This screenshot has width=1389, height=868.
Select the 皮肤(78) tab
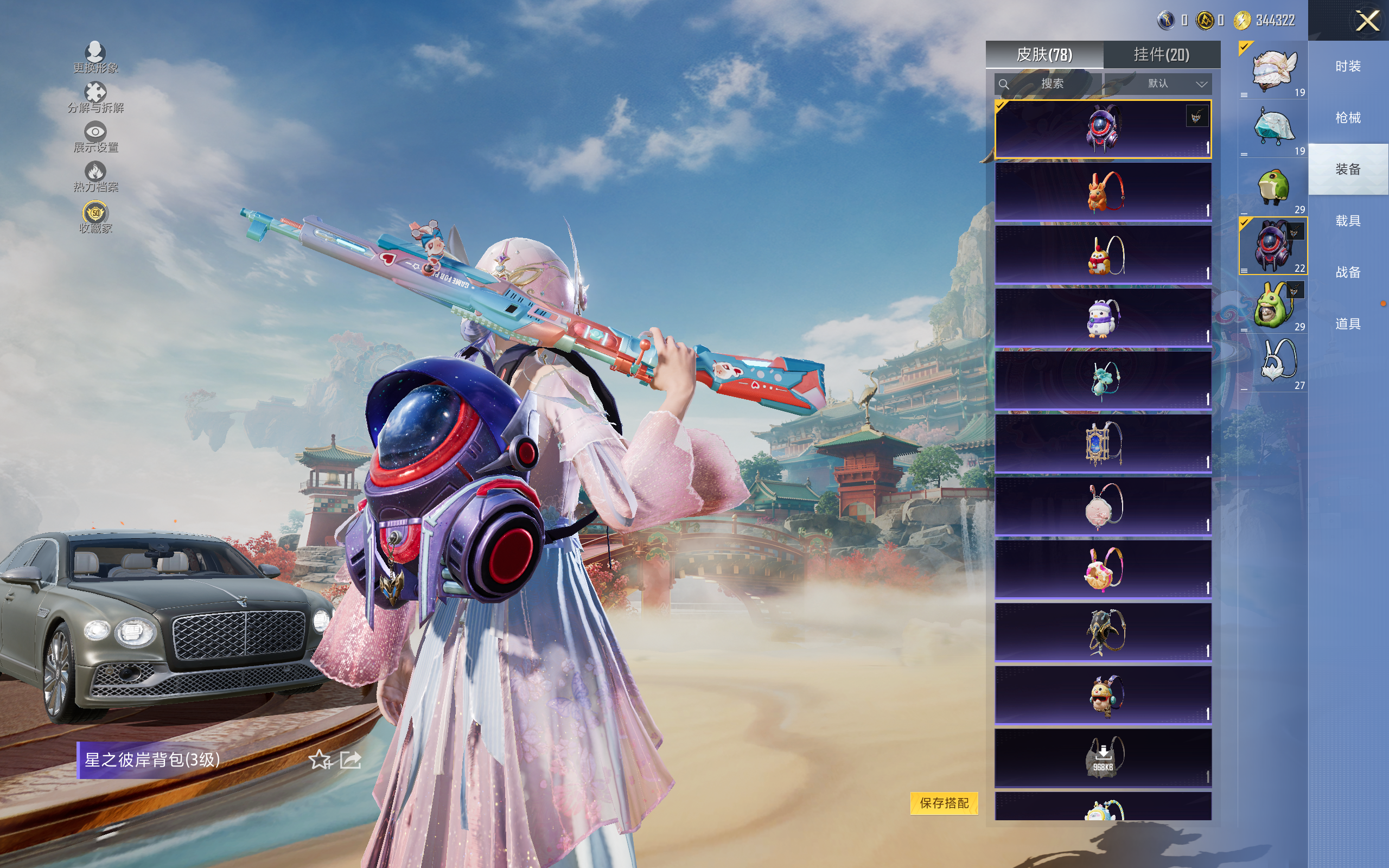[x=1044, y=55]
